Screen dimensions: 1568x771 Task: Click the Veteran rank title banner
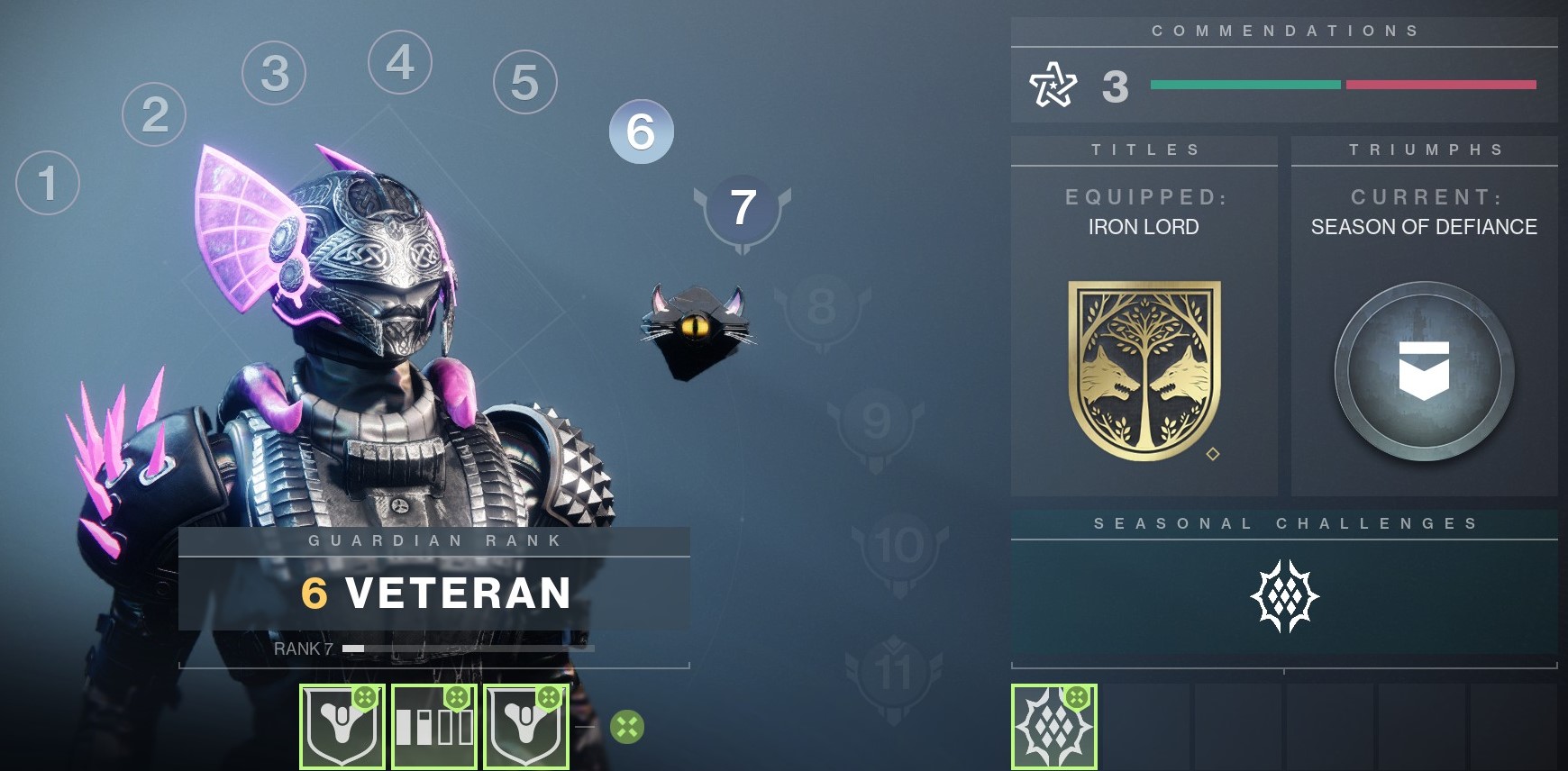[x=433, y=594]
